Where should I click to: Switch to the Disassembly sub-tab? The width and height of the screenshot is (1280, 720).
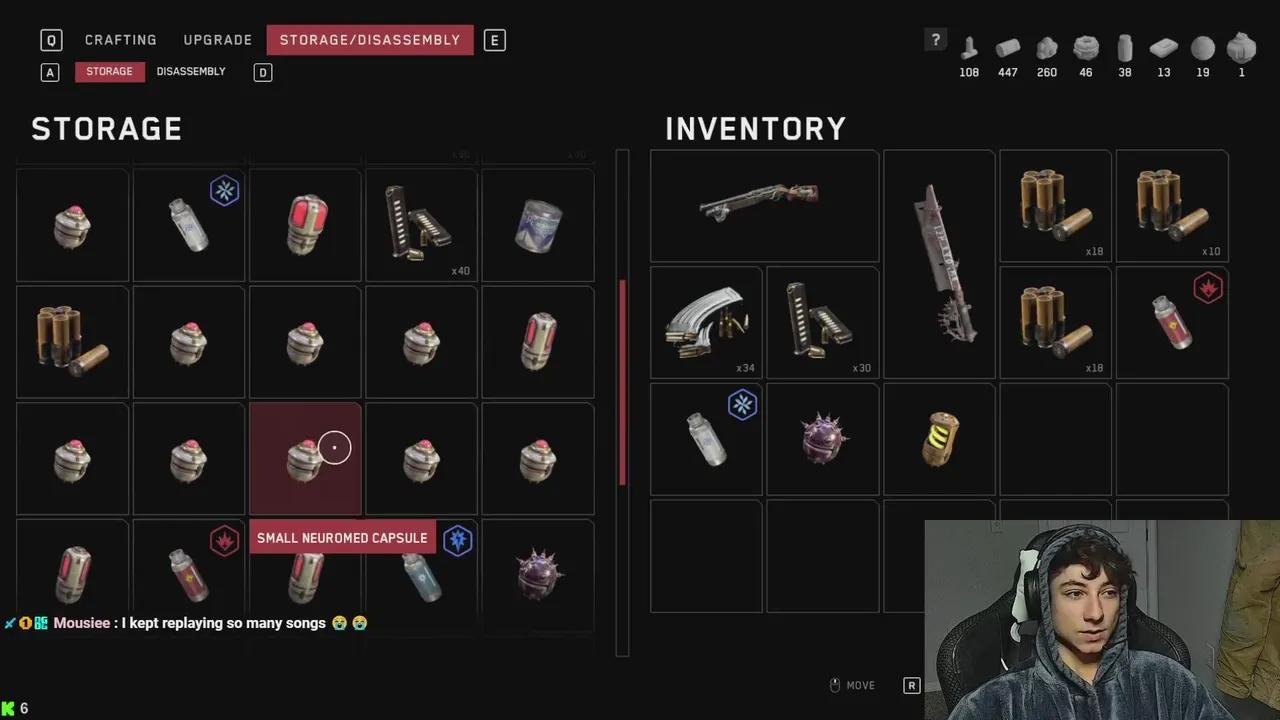pyautogui.click(x=191, y=72)
